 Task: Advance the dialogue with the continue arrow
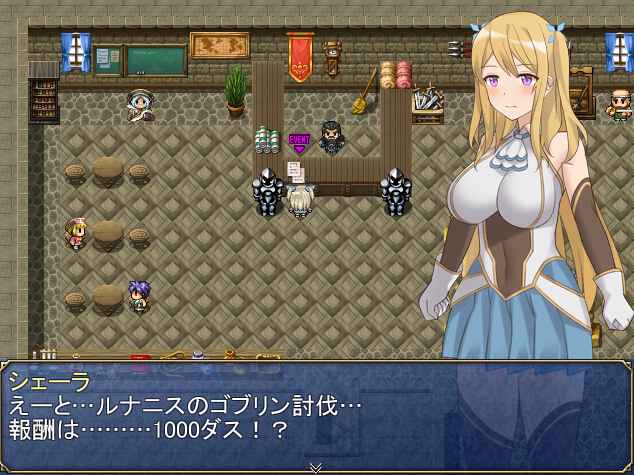[x=316, y=467]
